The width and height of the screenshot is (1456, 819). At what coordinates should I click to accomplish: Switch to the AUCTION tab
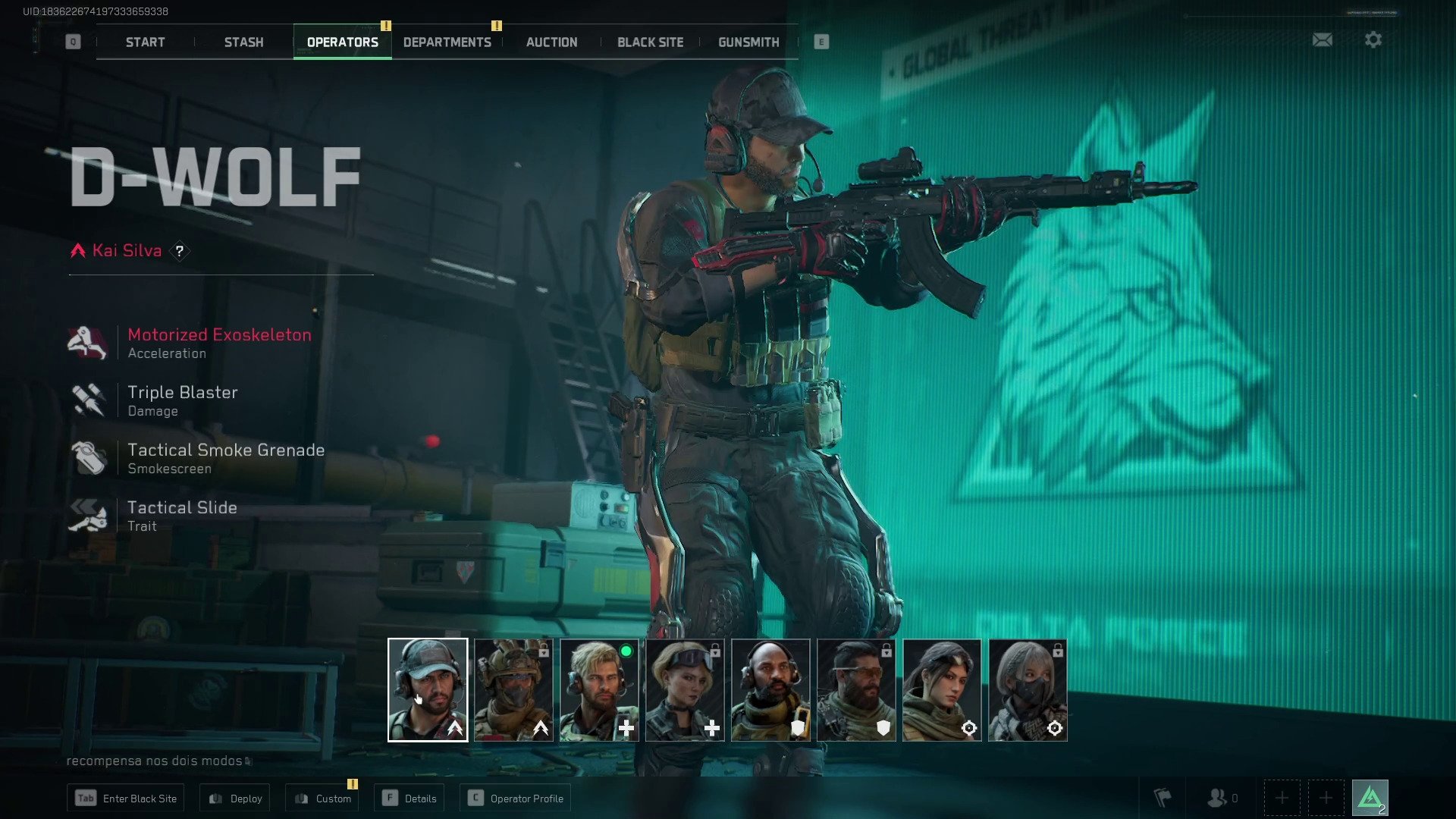[x=551, y=42]
